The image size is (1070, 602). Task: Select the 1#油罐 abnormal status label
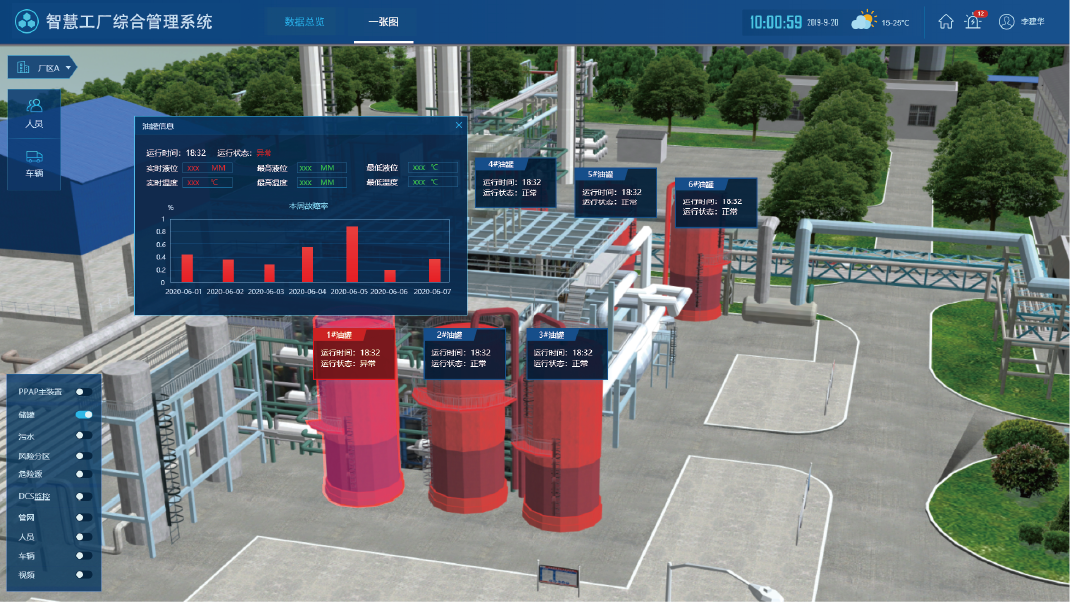coord(353,352)
